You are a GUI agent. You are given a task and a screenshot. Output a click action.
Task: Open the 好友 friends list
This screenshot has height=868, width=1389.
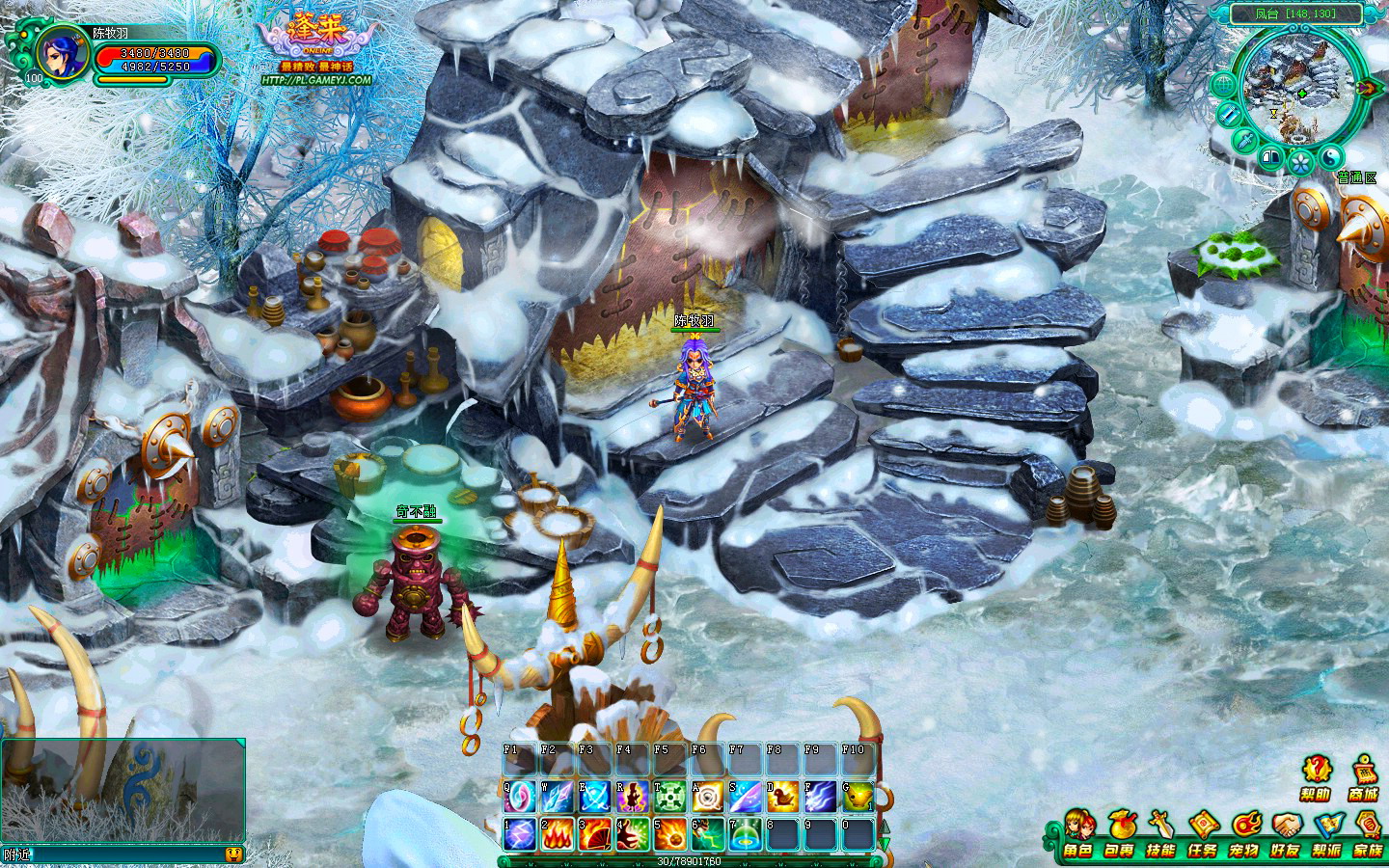1286,834
